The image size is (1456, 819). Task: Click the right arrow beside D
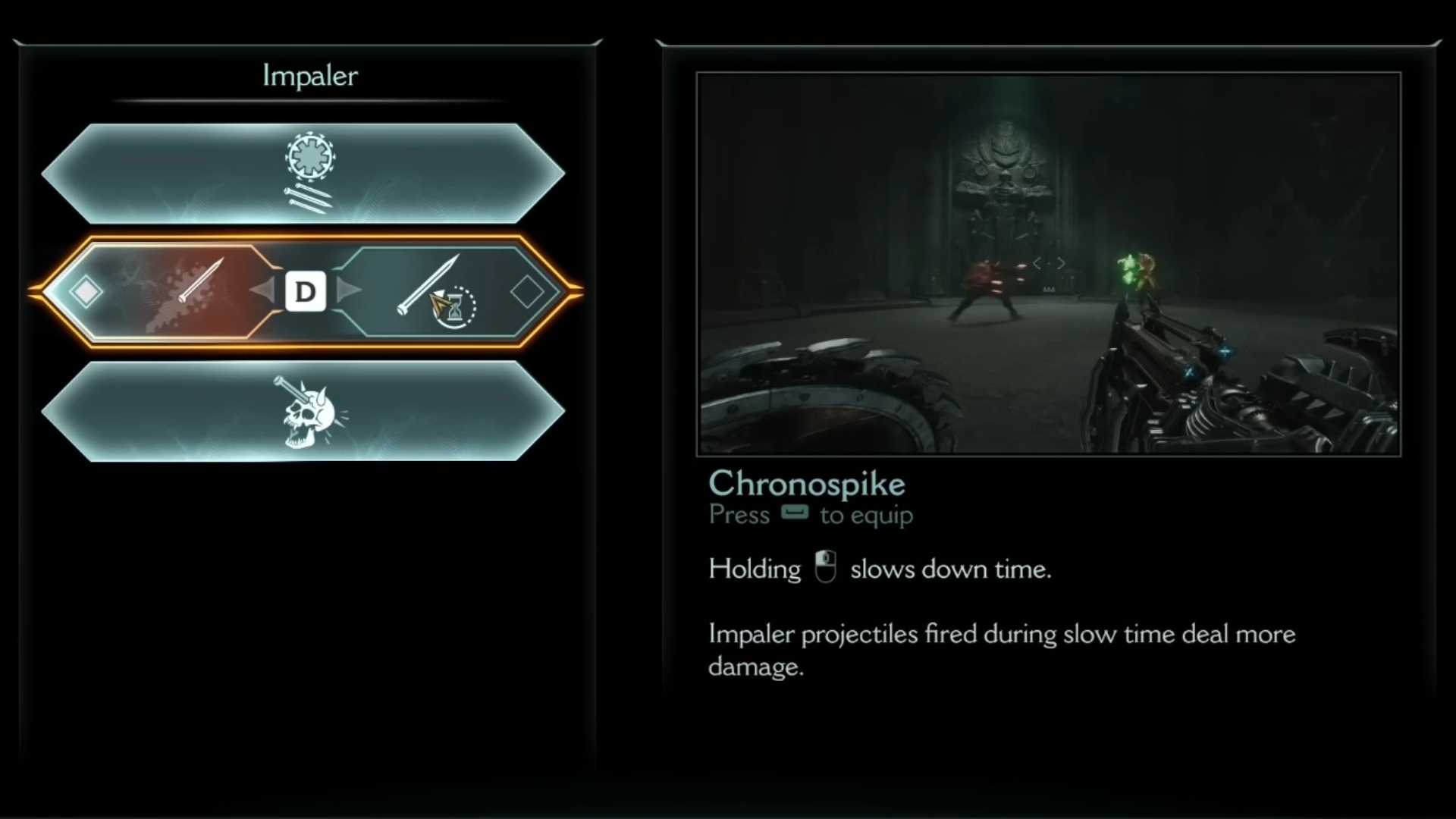pyautogui.click(x=348, y=290)
